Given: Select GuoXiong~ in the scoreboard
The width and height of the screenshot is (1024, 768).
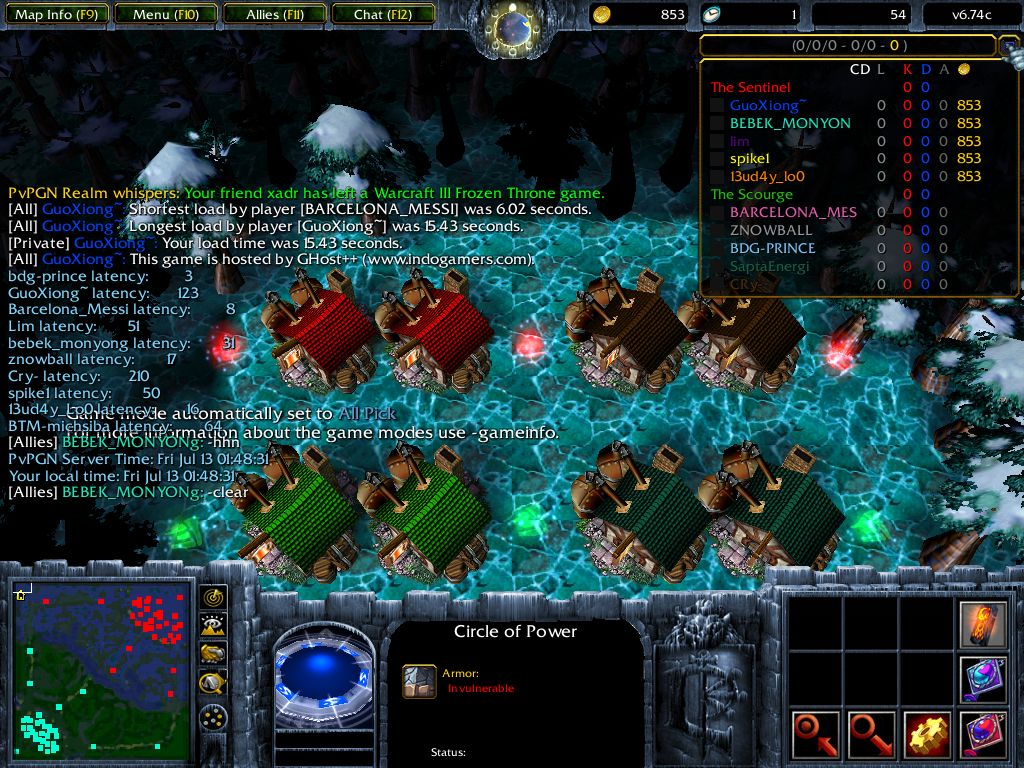Looking at the screenshot, I should pyautogui.click(x=767, y=105).
